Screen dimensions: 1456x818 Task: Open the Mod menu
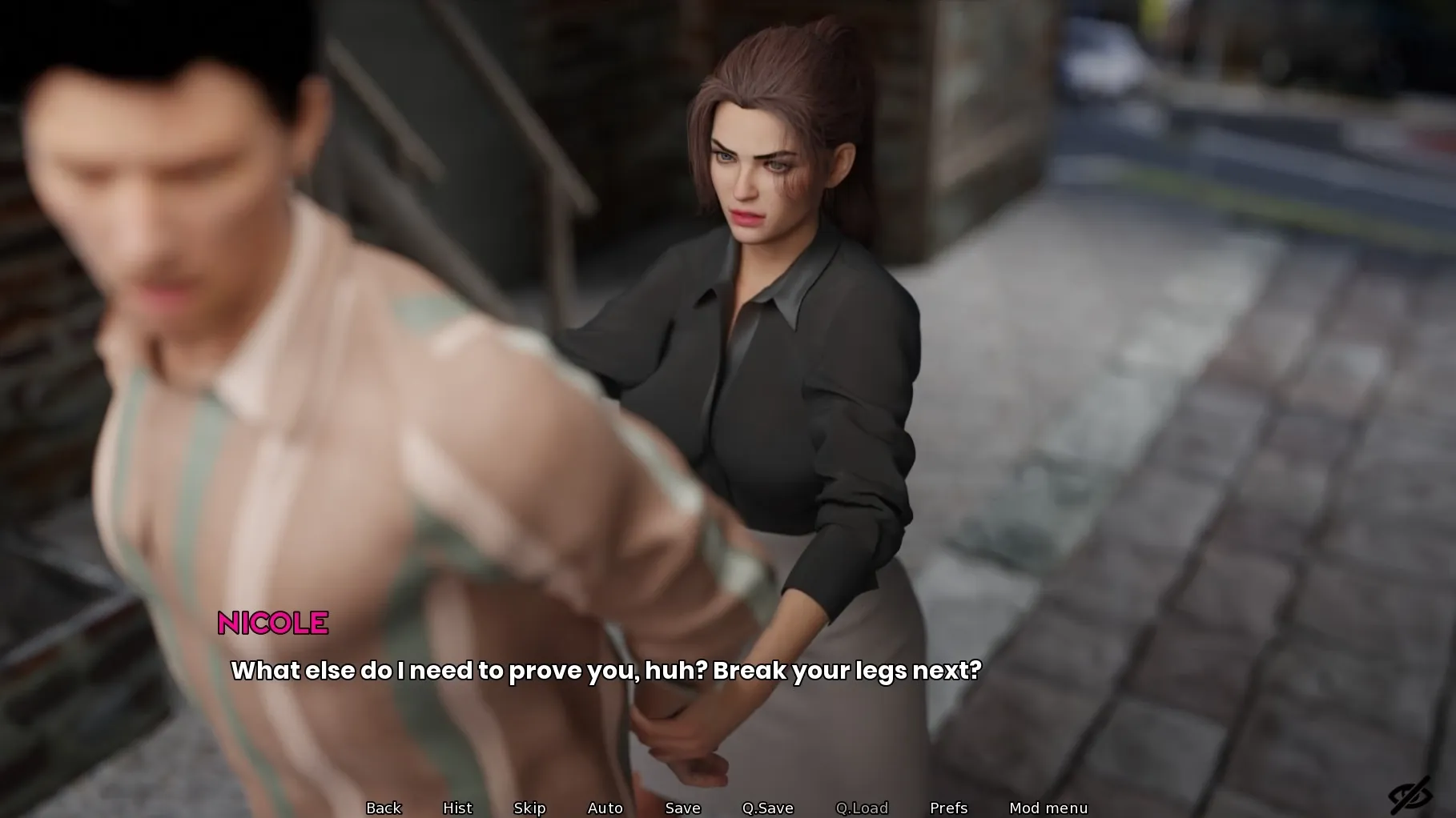click(x=1048, y=808)
